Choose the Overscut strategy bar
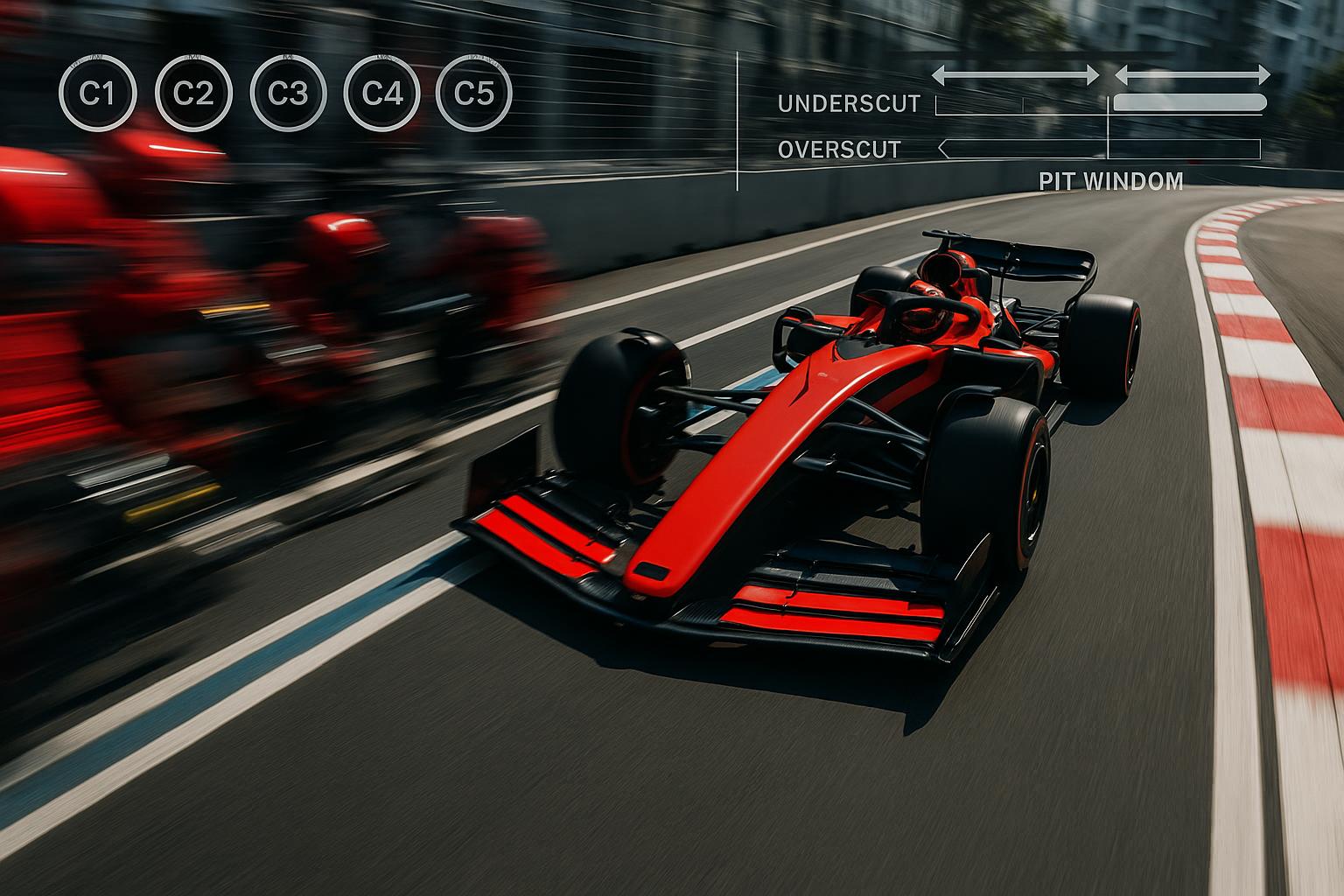 pos(1099,150)
